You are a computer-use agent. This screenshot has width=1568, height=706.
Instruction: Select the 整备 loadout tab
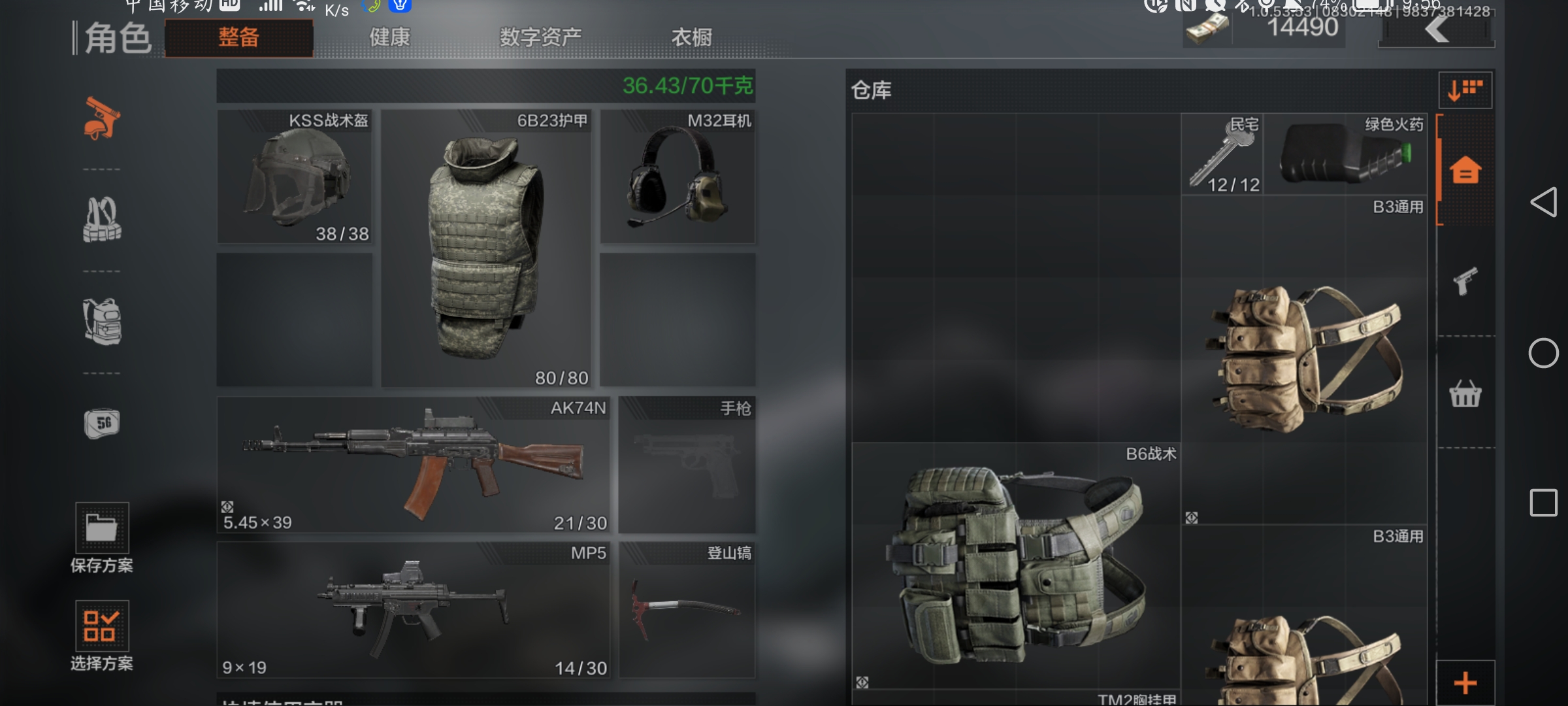238,37
